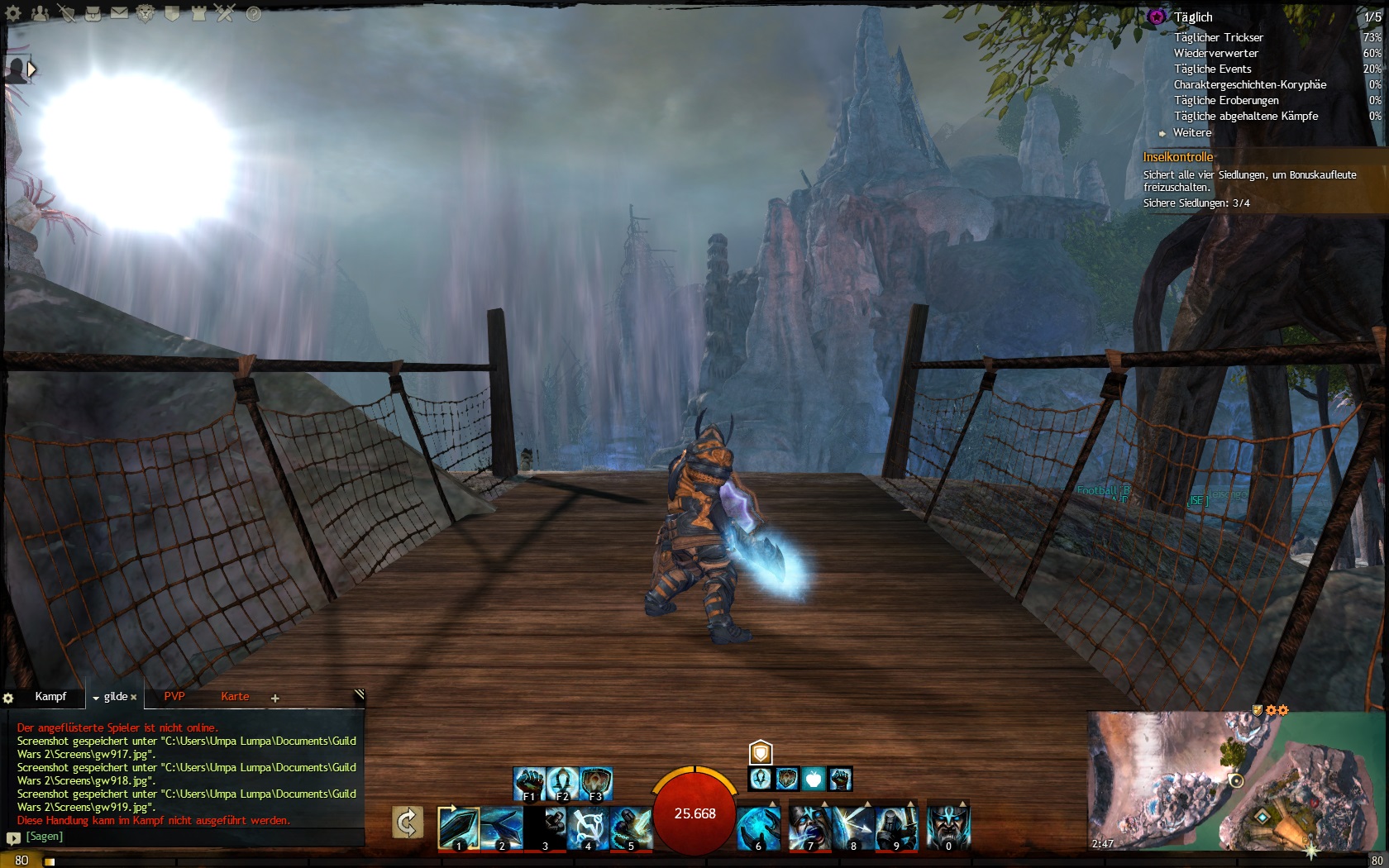Switch to the Karte chat tab
Viewport: 1389px width, 868px height.
coord(235,697)
